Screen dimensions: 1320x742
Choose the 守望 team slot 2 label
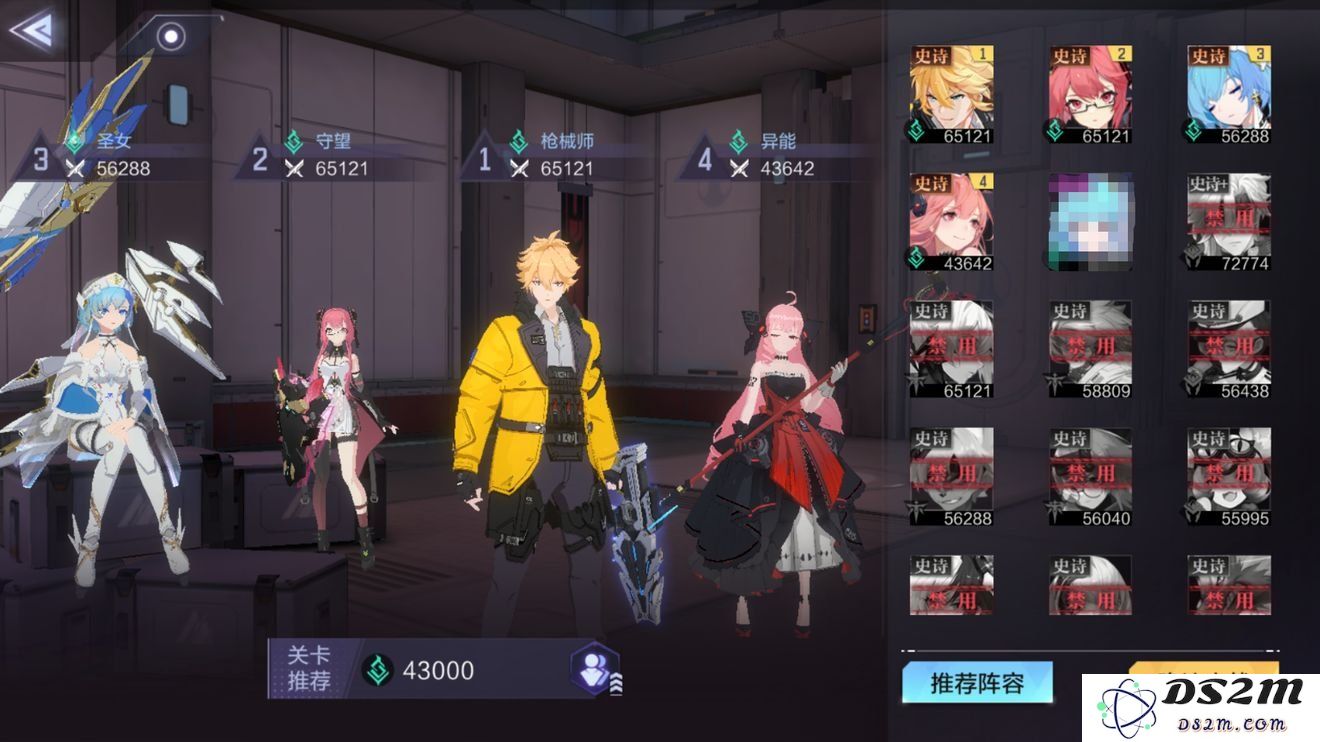click(x=328, y=155)
